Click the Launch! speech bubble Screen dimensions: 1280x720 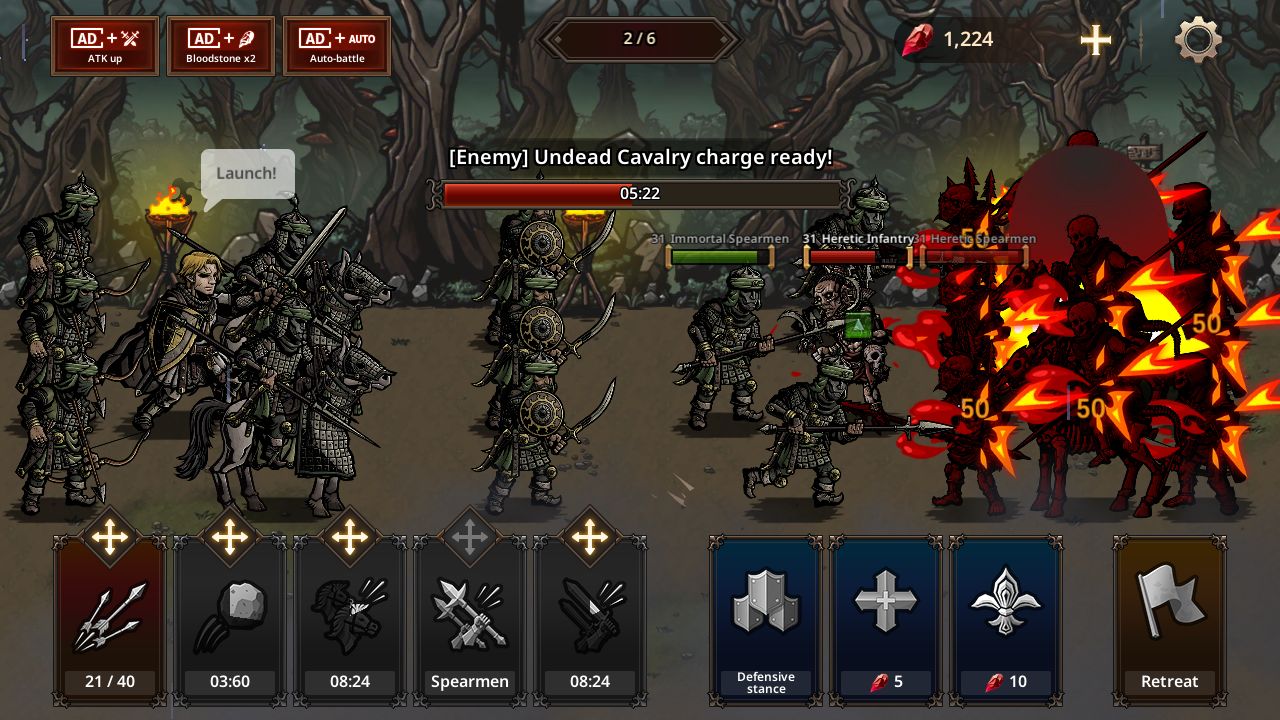click(248, 173)
